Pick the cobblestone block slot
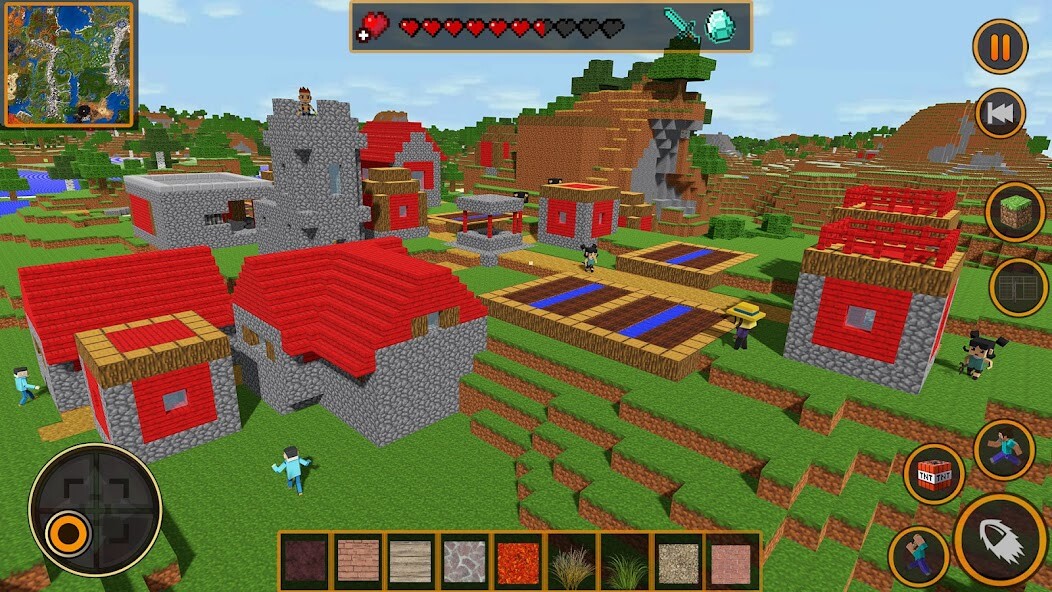 point(465,560)
